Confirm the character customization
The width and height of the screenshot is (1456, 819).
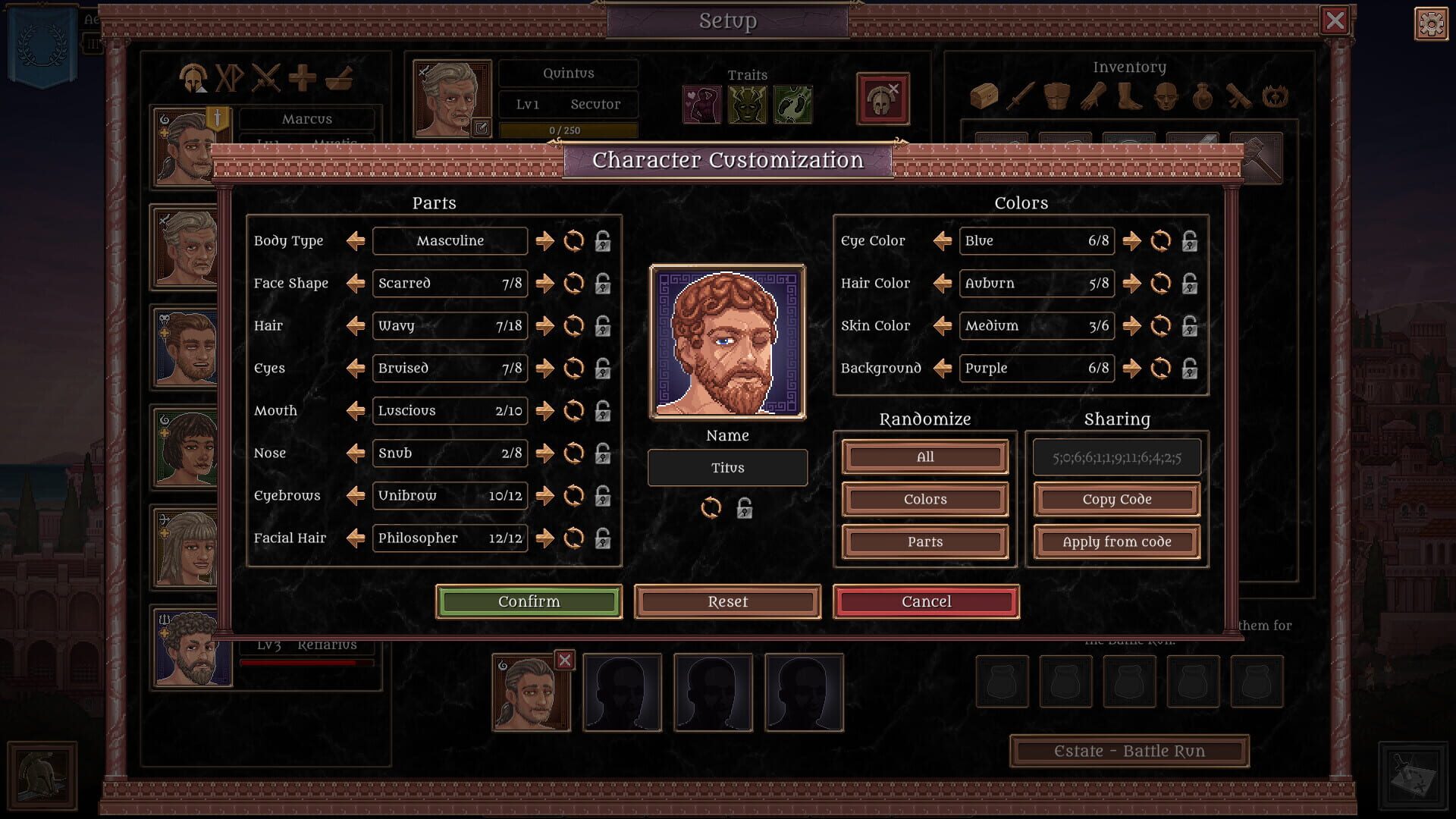529,601
